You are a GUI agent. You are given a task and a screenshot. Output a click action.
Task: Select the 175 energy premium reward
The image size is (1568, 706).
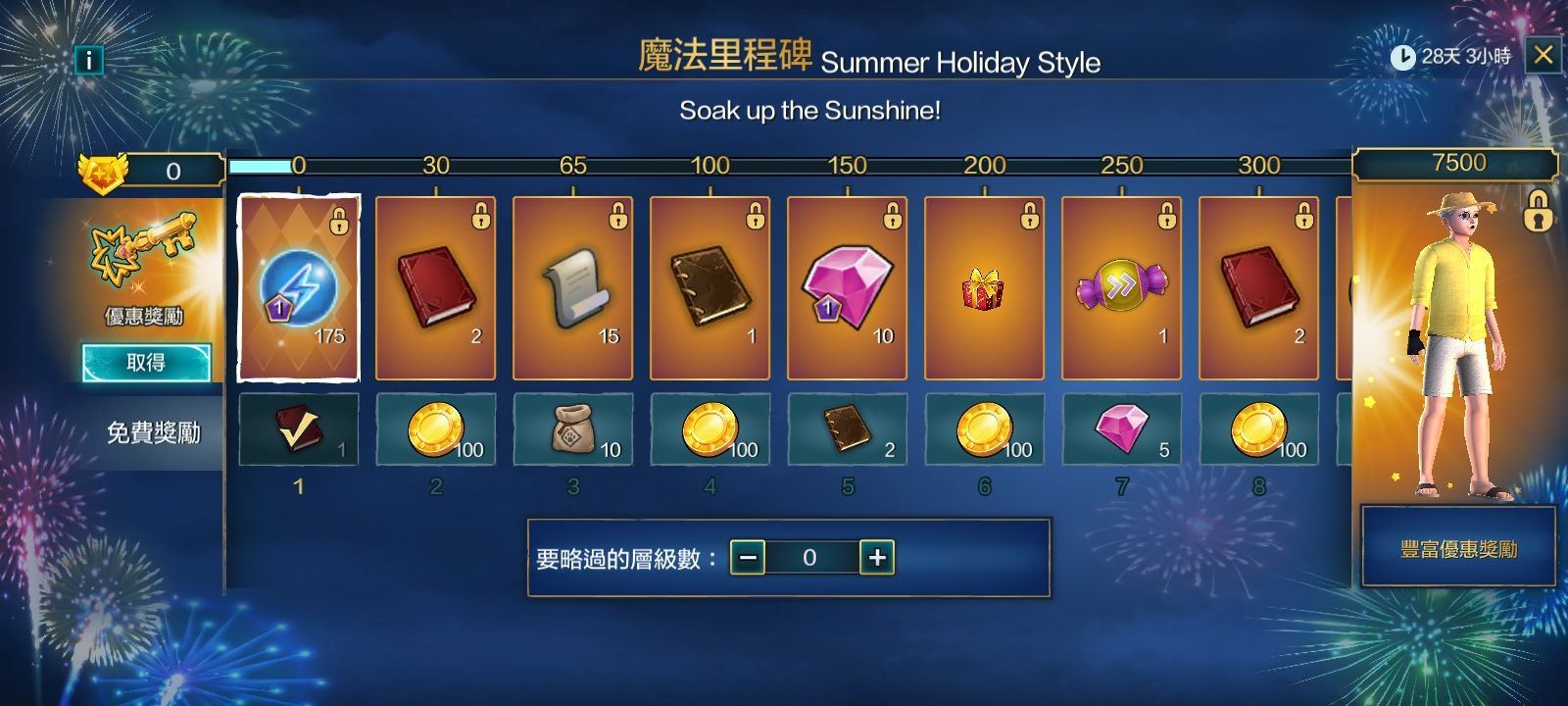point(299,288)
